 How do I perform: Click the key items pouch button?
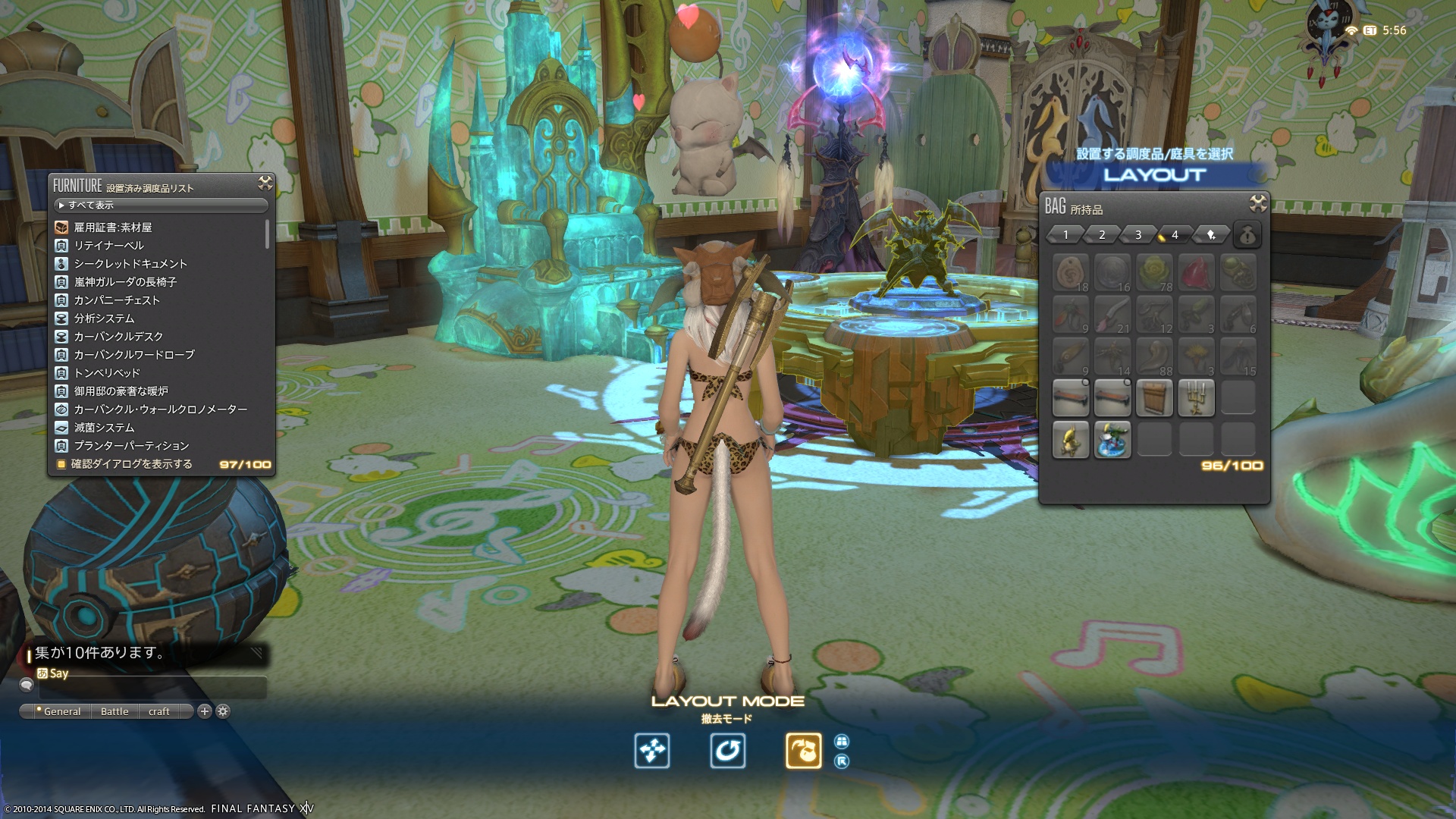pyautogui.click(x=1247, y=235)
